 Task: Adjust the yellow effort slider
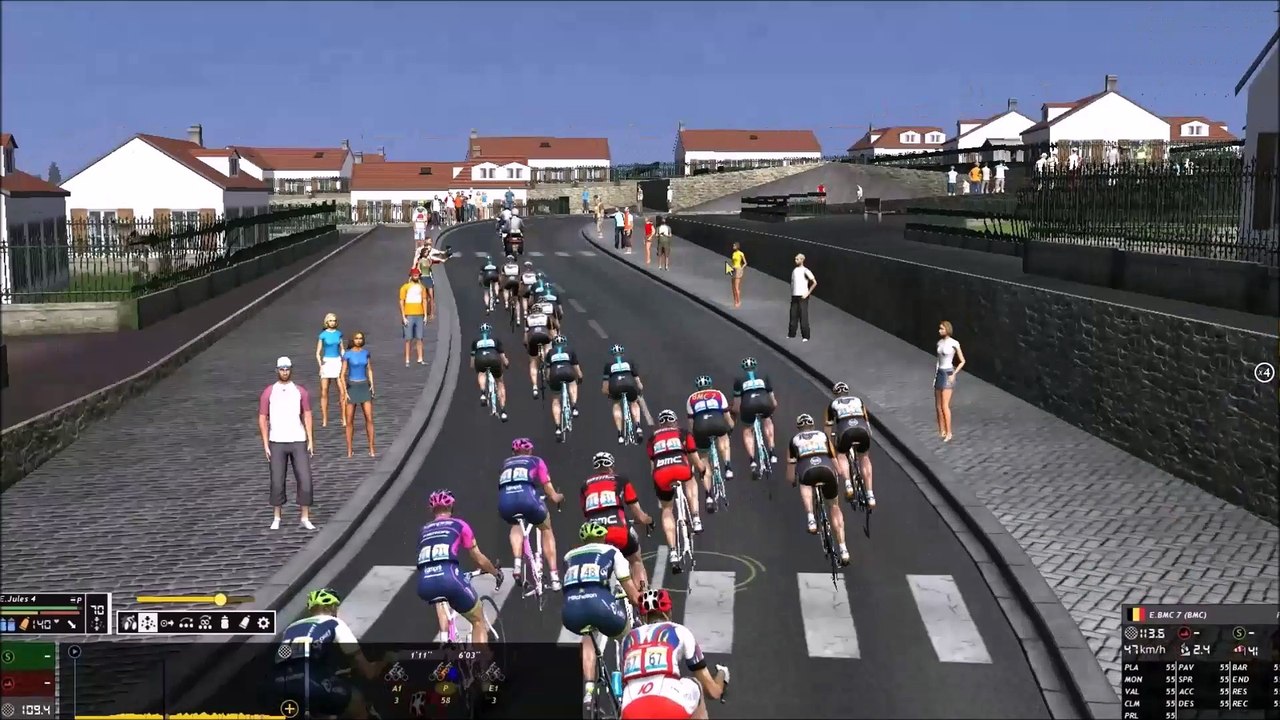(x=219, y=600)
